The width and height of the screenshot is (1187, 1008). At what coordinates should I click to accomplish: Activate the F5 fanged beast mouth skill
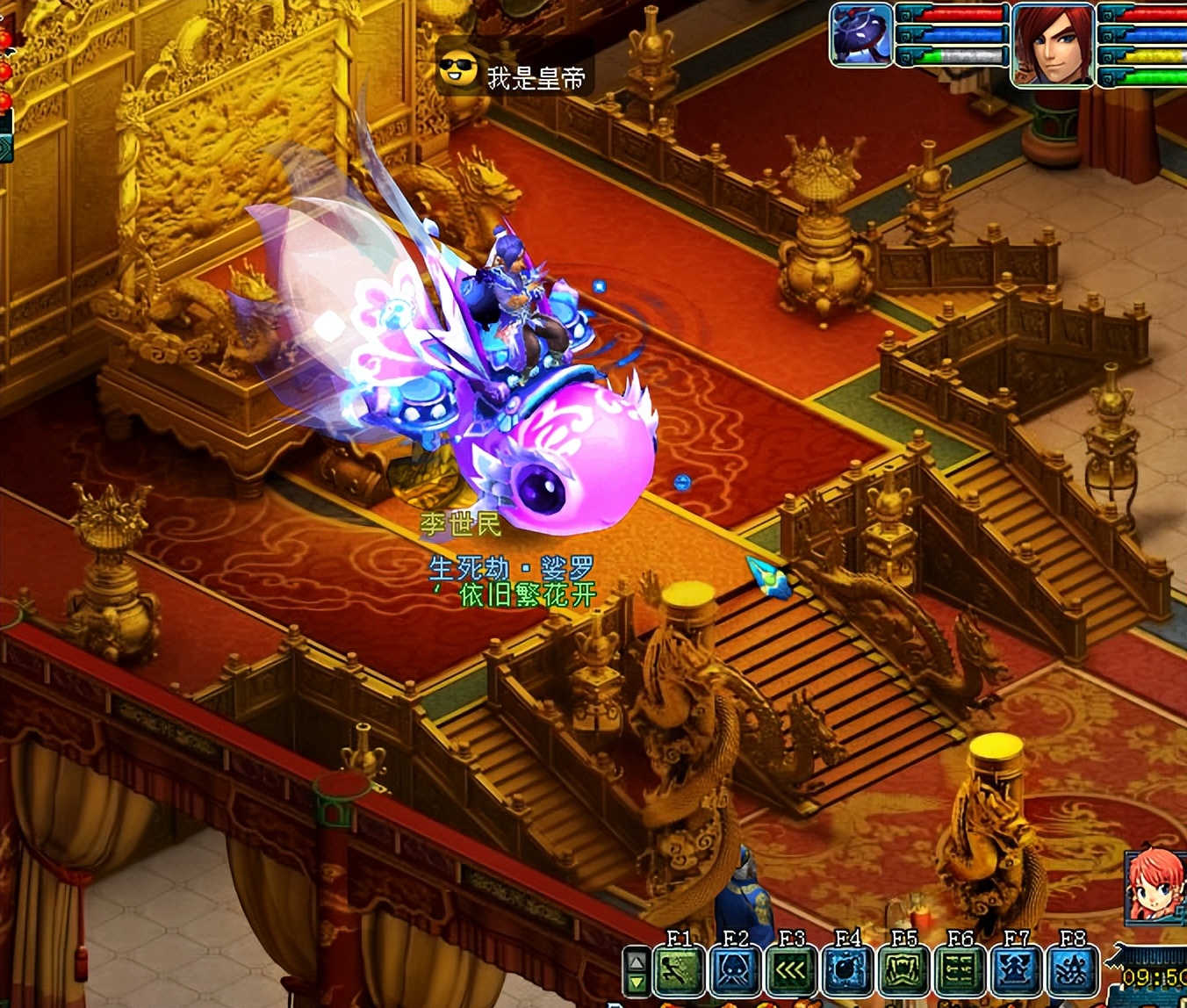click(904, 973)
